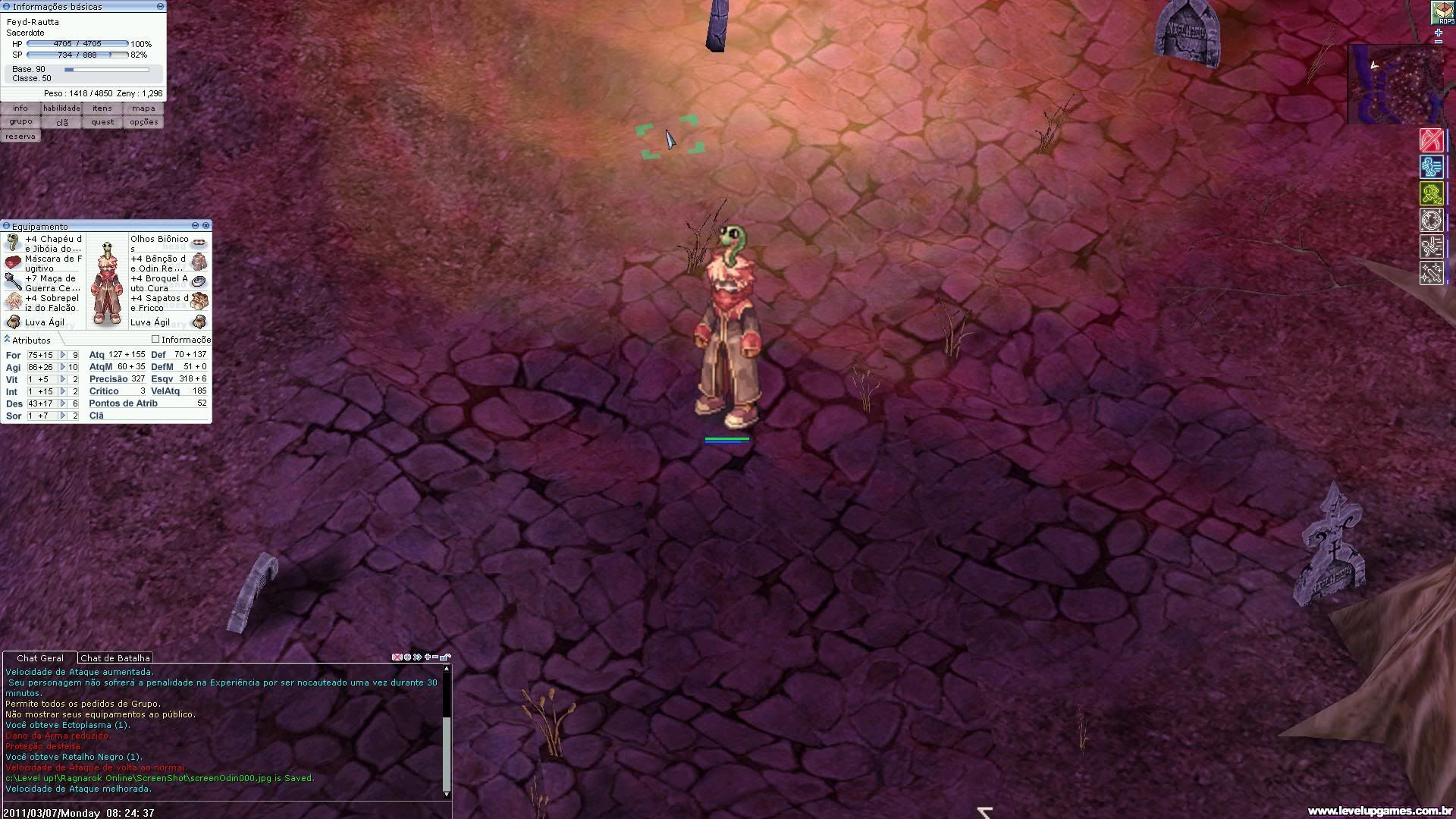
Task: Click the +4 Sapatos de Fricco shoes icon
Action: pos(199,300)
